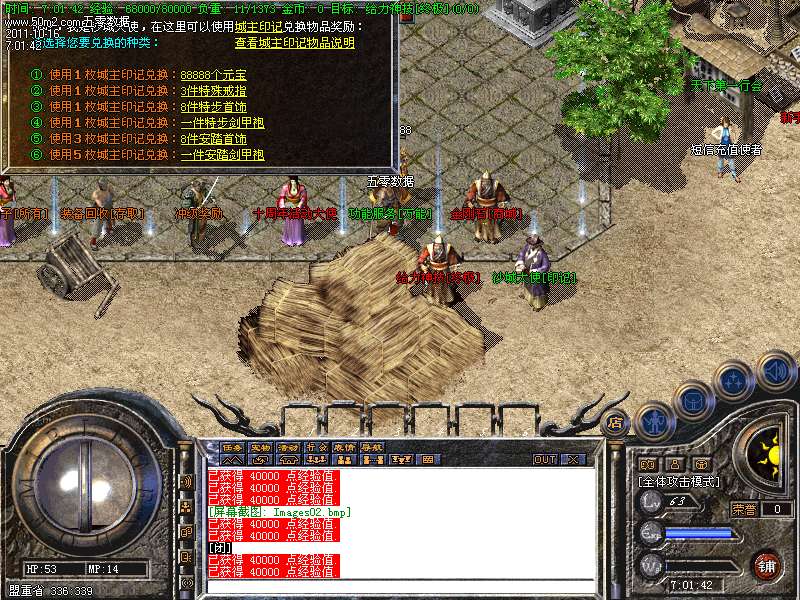Open the 任务 quest tab

[x=233, y=447]
